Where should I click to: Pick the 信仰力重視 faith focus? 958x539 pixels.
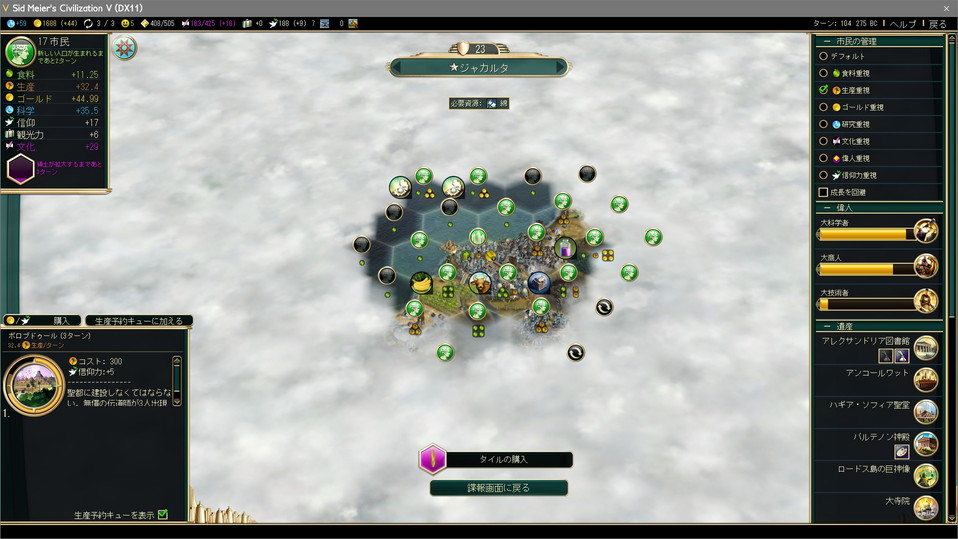click(824, 175)
